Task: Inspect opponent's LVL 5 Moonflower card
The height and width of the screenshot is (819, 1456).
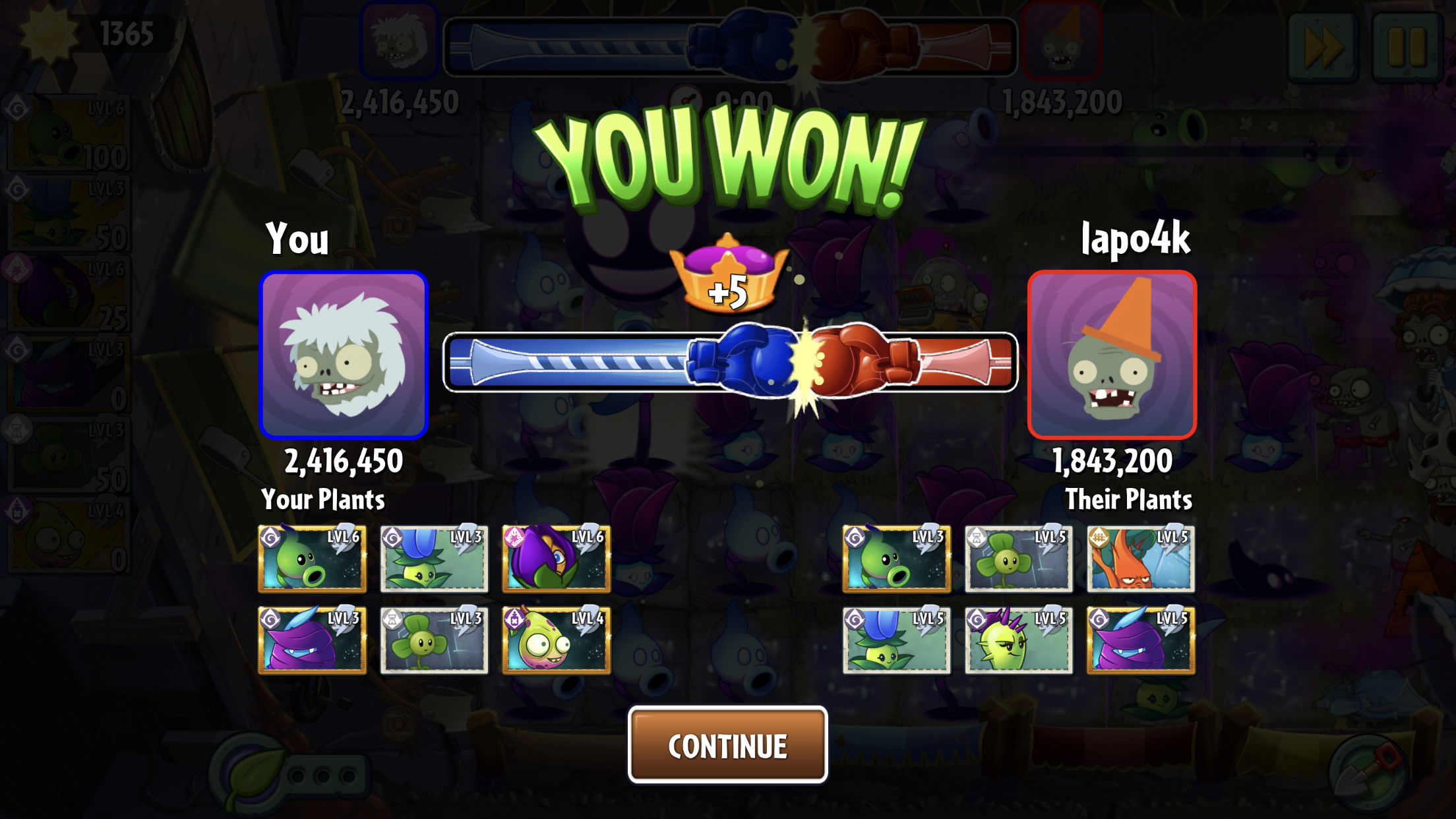Action: (896, 640)
